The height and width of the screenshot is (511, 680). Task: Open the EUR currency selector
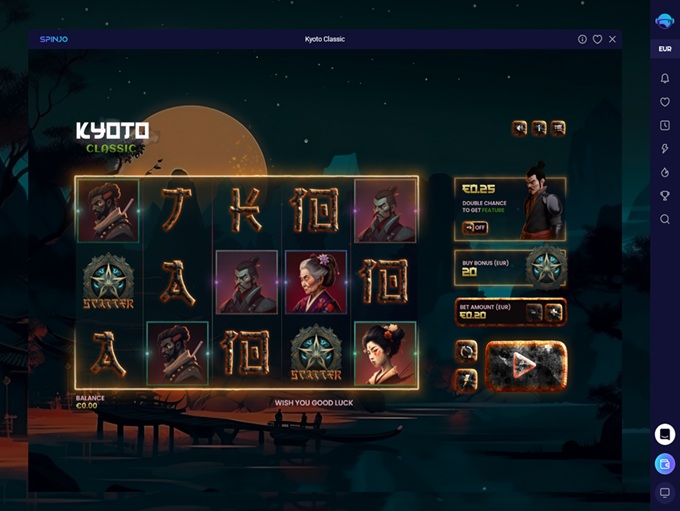pos(665,49)
